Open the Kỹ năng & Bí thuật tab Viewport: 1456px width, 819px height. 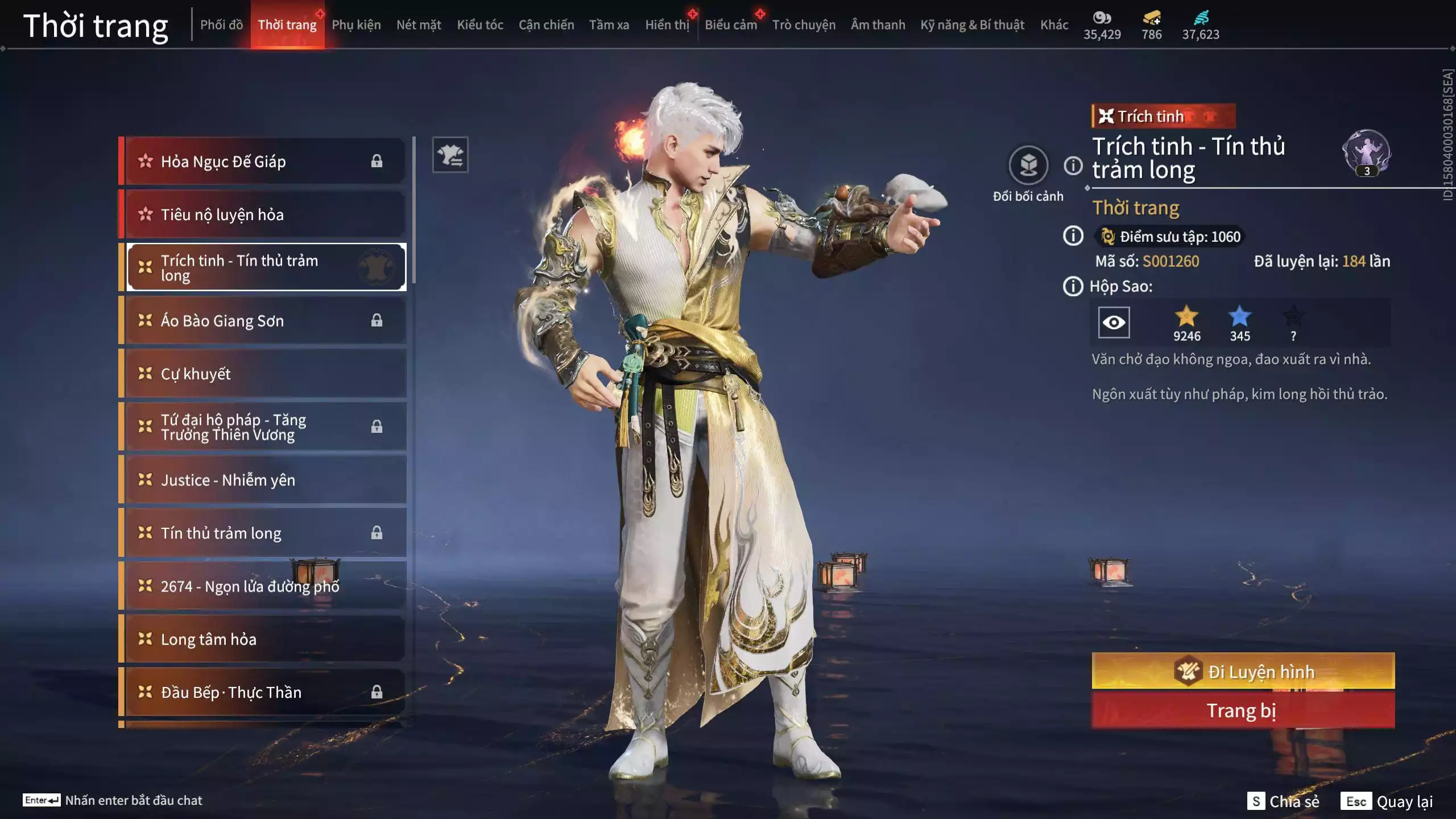972,25
